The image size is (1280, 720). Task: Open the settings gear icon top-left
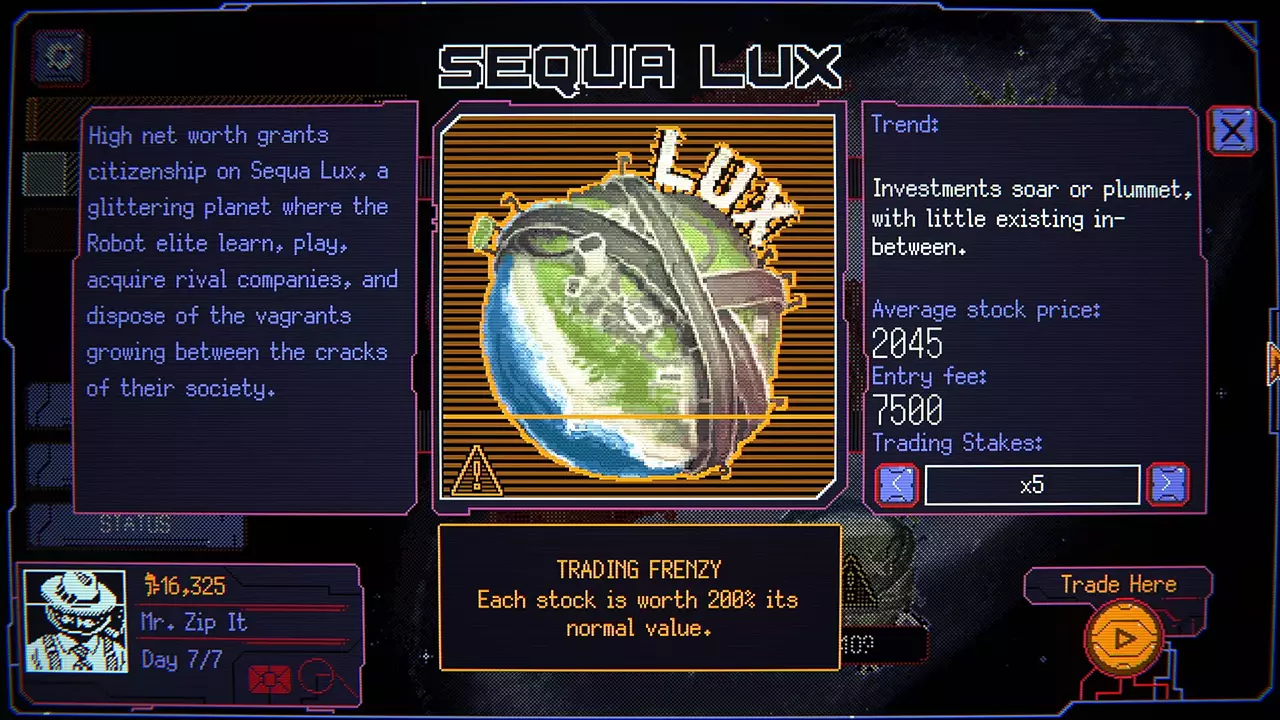58,57
